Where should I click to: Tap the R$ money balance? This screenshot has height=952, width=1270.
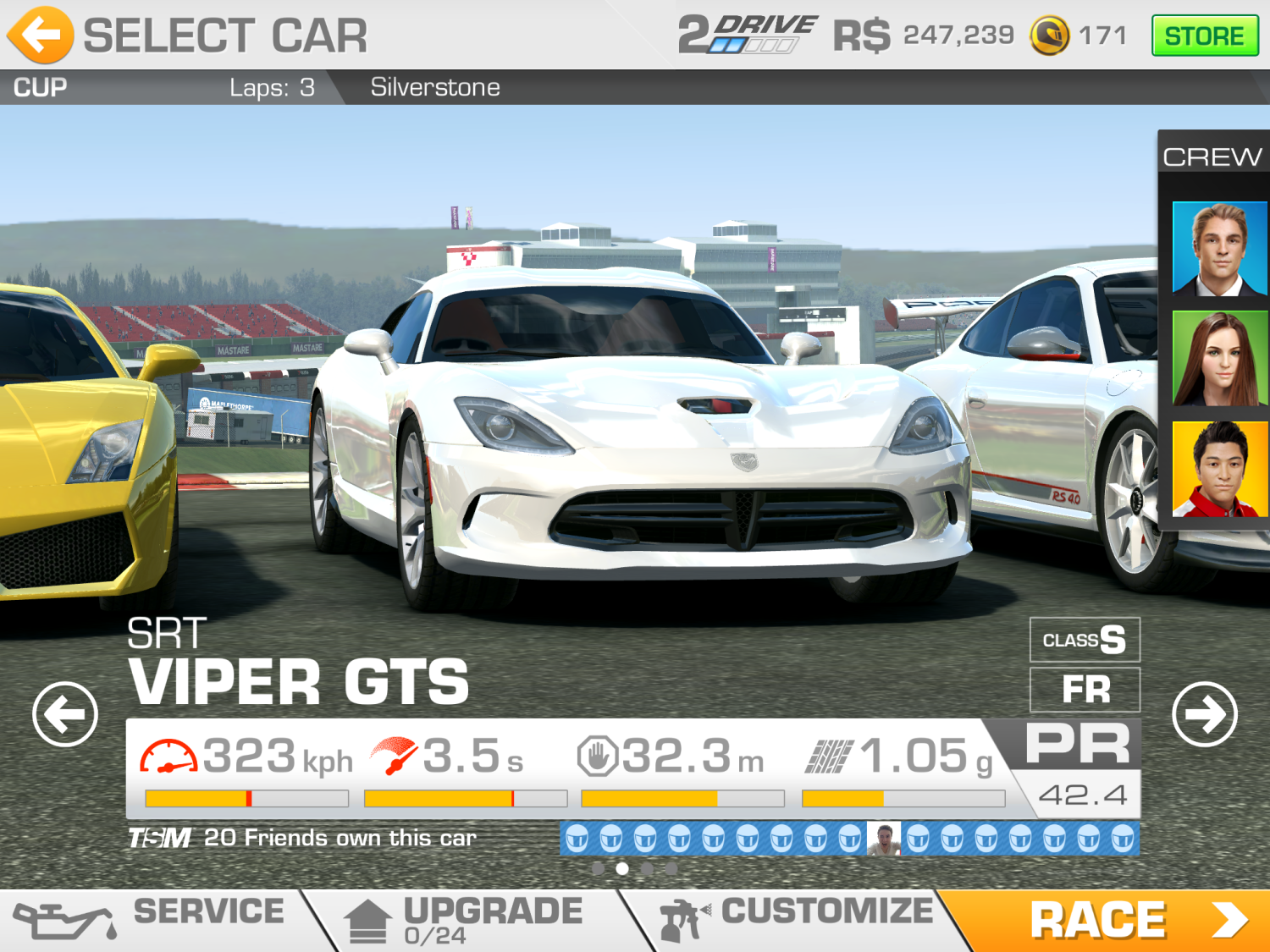(924, 36)
